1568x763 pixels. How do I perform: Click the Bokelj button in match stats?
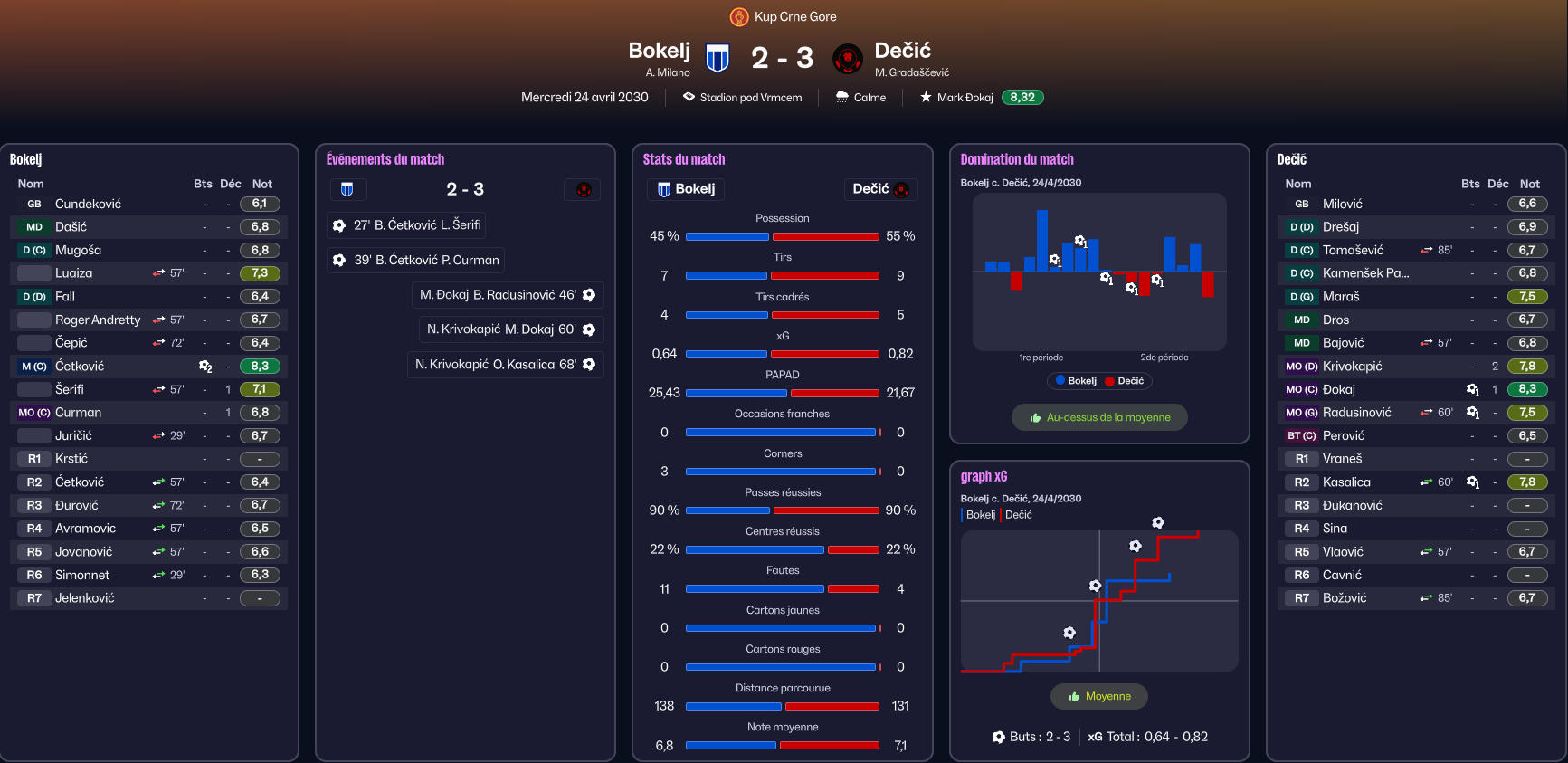point(687,189)
